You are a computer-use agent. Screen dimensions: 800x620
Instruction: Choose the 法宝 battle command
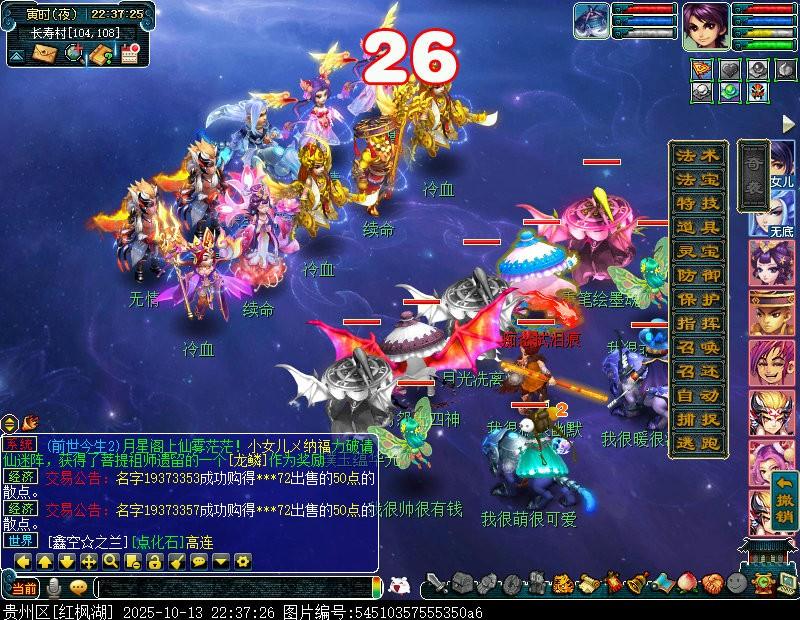(698, 181)
